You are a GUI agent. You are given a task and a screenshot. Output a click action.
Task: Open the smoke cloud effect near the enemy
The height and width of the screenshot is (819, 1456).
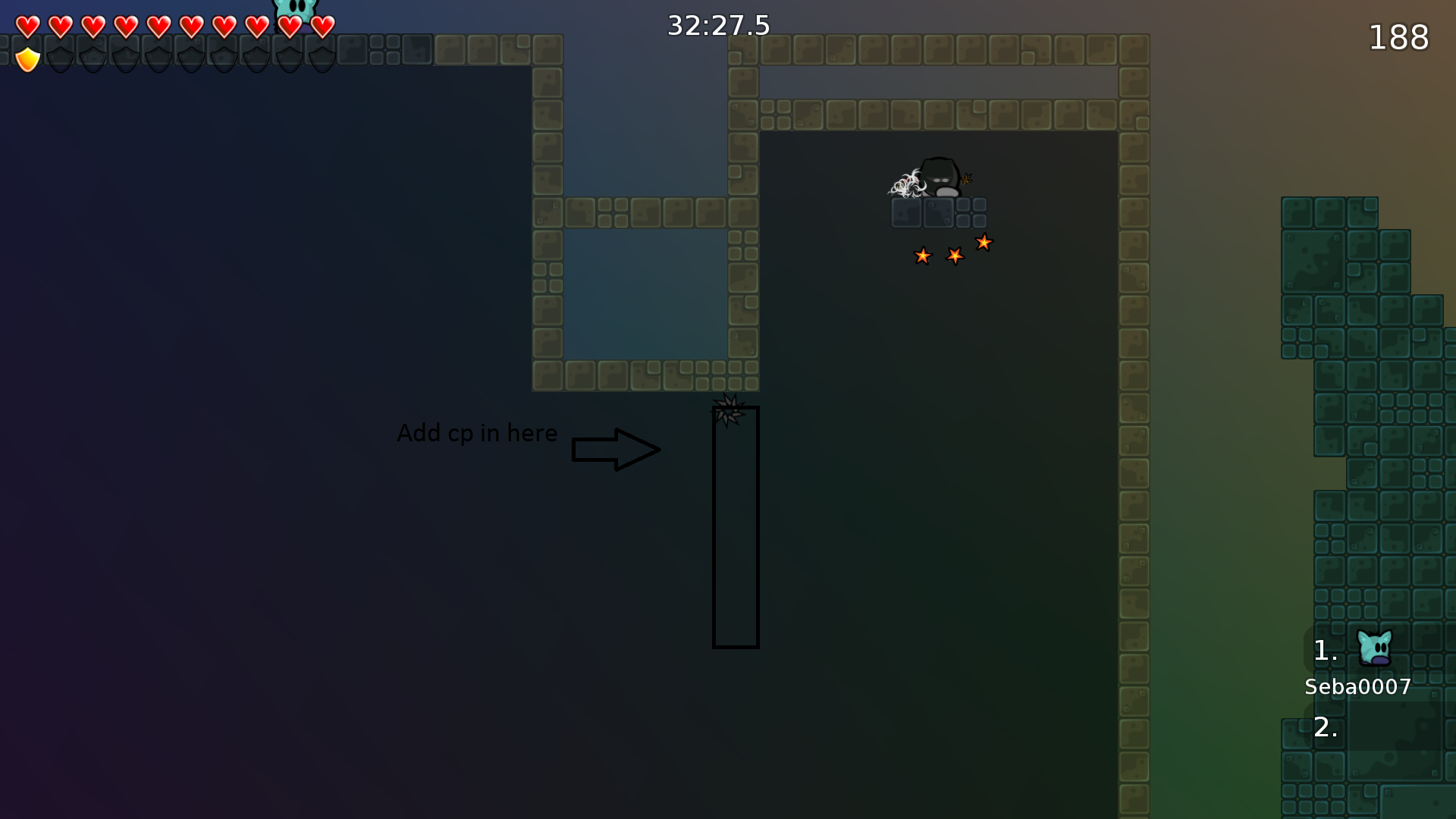pyautogui.click(x=907, y=184)
